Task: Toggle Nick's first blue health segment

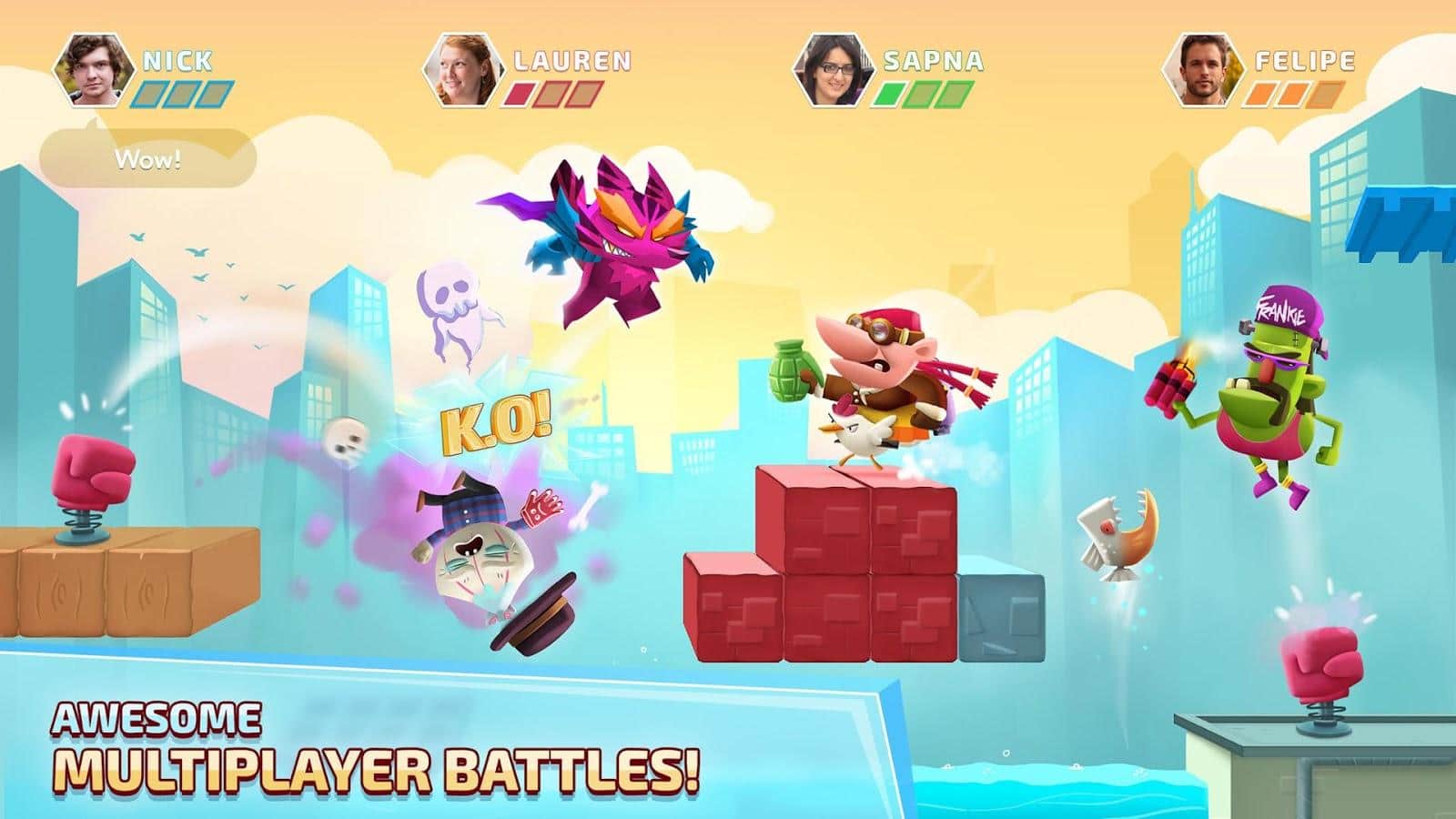Action: pyautogui.click(x=151, y=92)
